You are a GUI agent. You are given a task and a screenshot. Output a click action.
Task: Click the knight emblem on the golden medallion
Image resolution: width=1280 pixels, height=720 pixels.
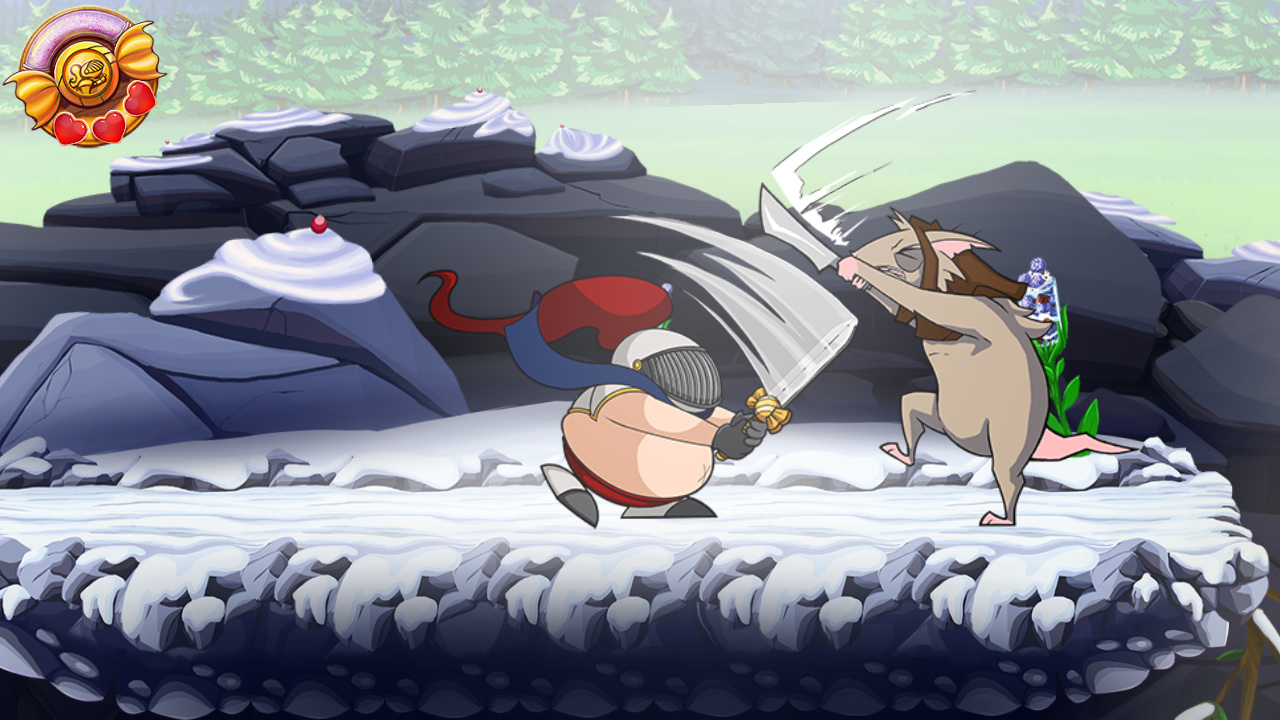pos(87,73)
